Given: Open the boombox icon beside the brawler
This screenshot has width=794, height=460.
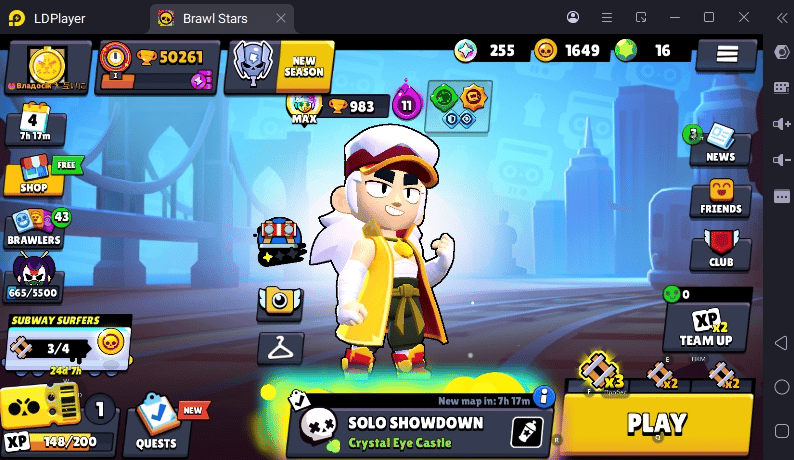Looking at the screenshot, I should [x=279, y=237].
